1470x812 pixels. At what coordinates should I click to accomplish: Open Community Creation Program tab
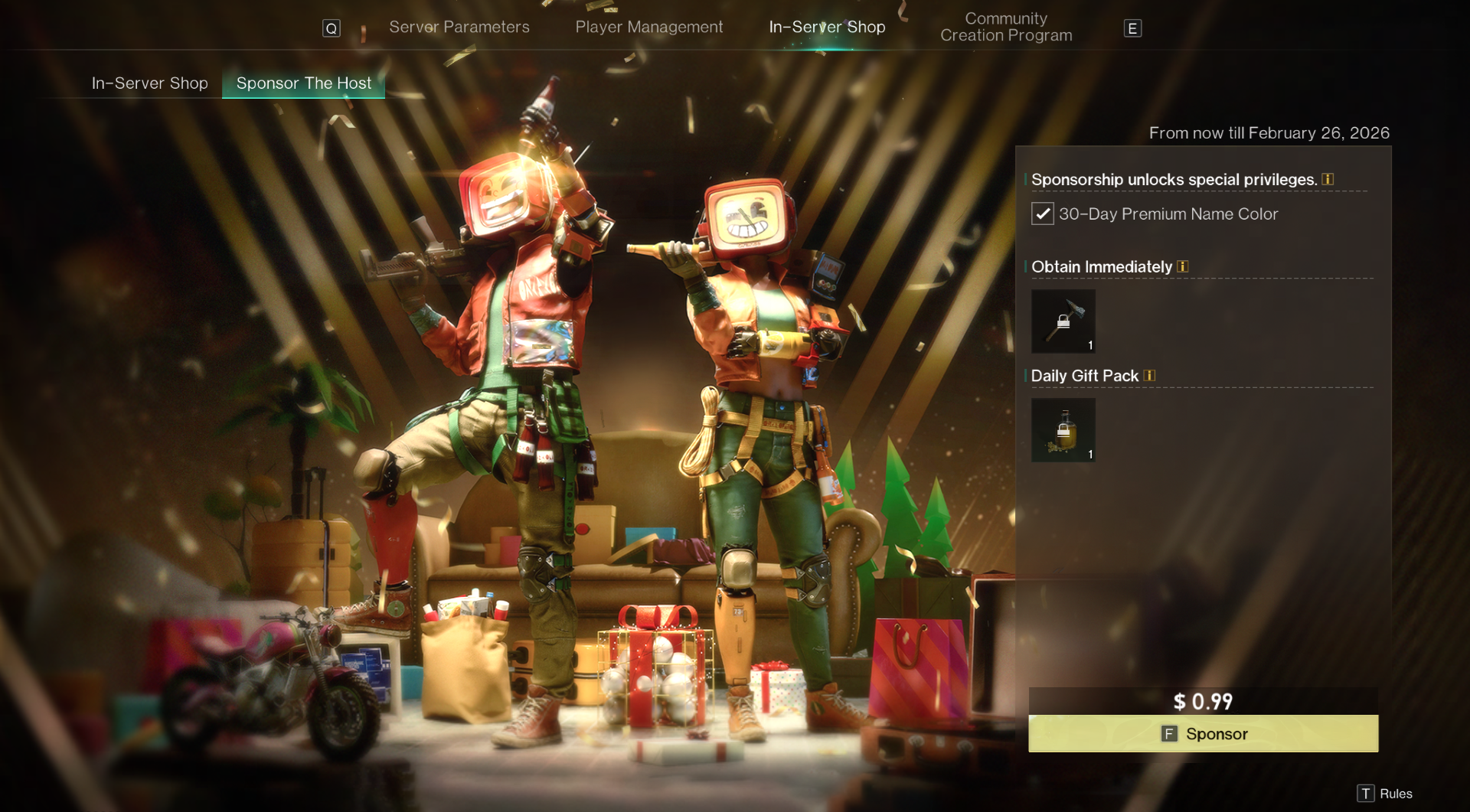[x=1005, y=28]
